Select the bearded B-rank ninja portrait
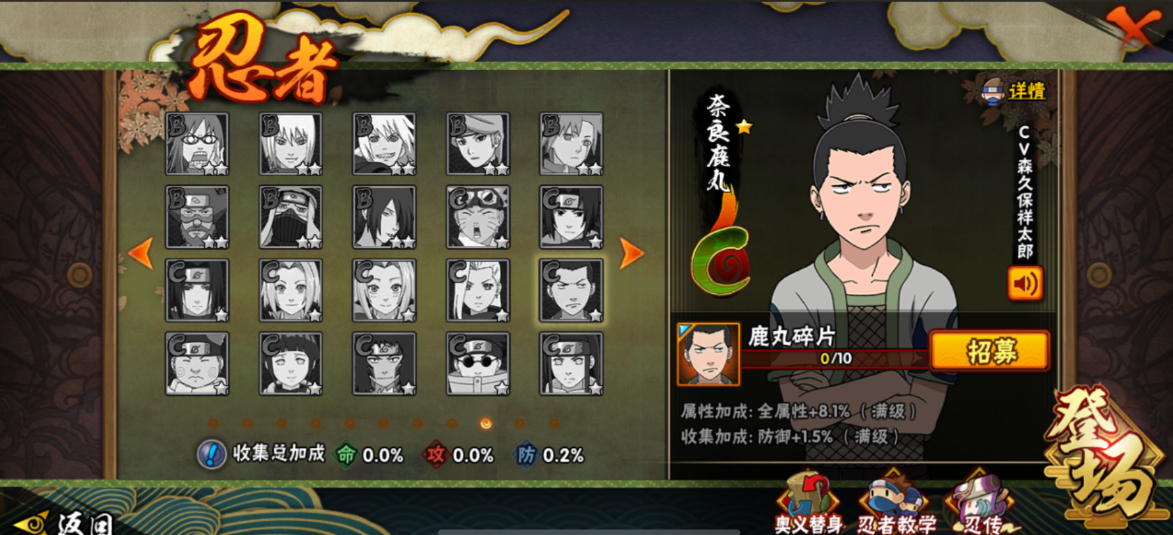Viewport: 1173px width, 535px height. pyautogui.click(x=197, y=217)
